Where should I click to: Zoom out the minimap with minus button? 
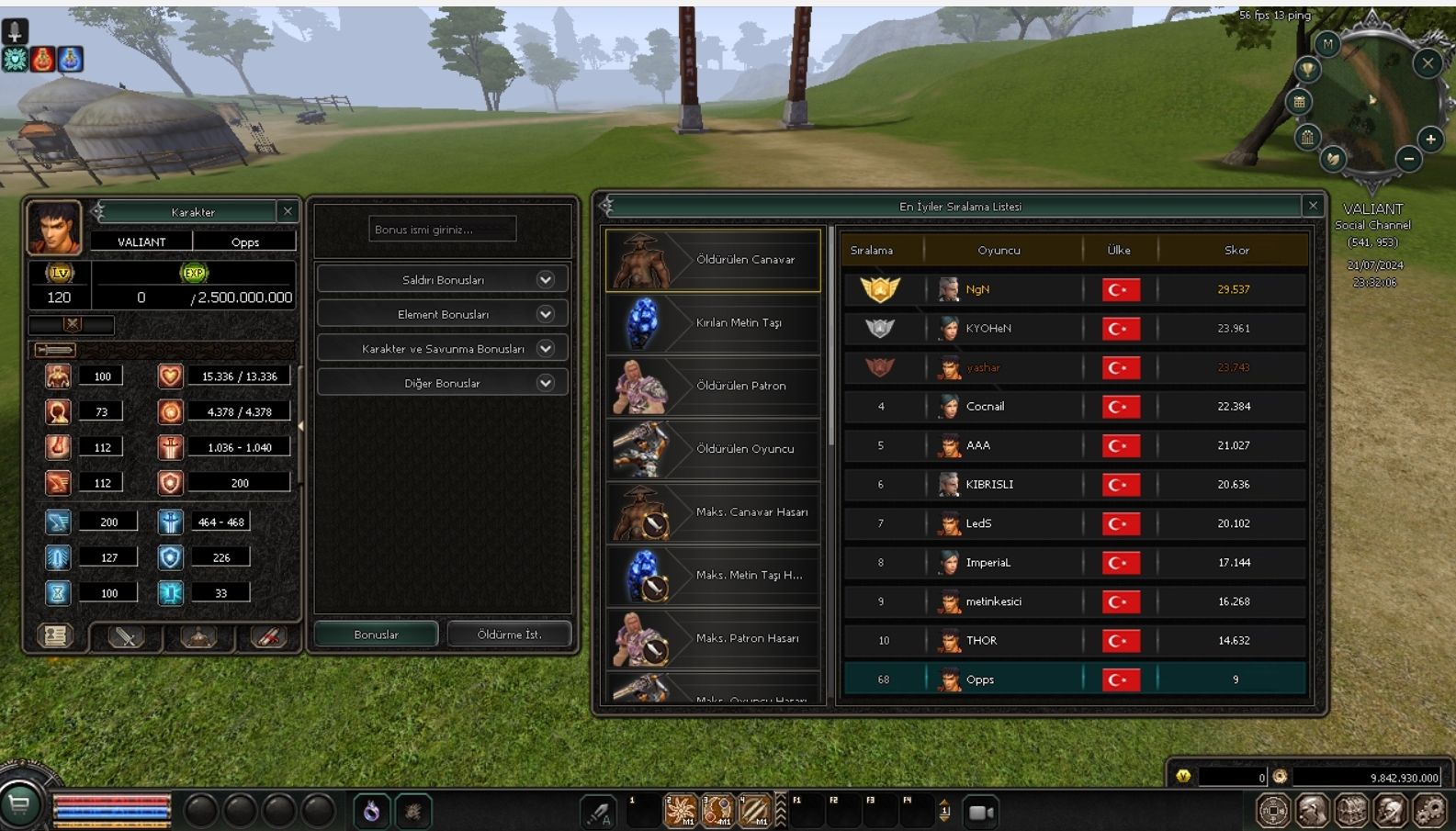tap(1408, 159)
